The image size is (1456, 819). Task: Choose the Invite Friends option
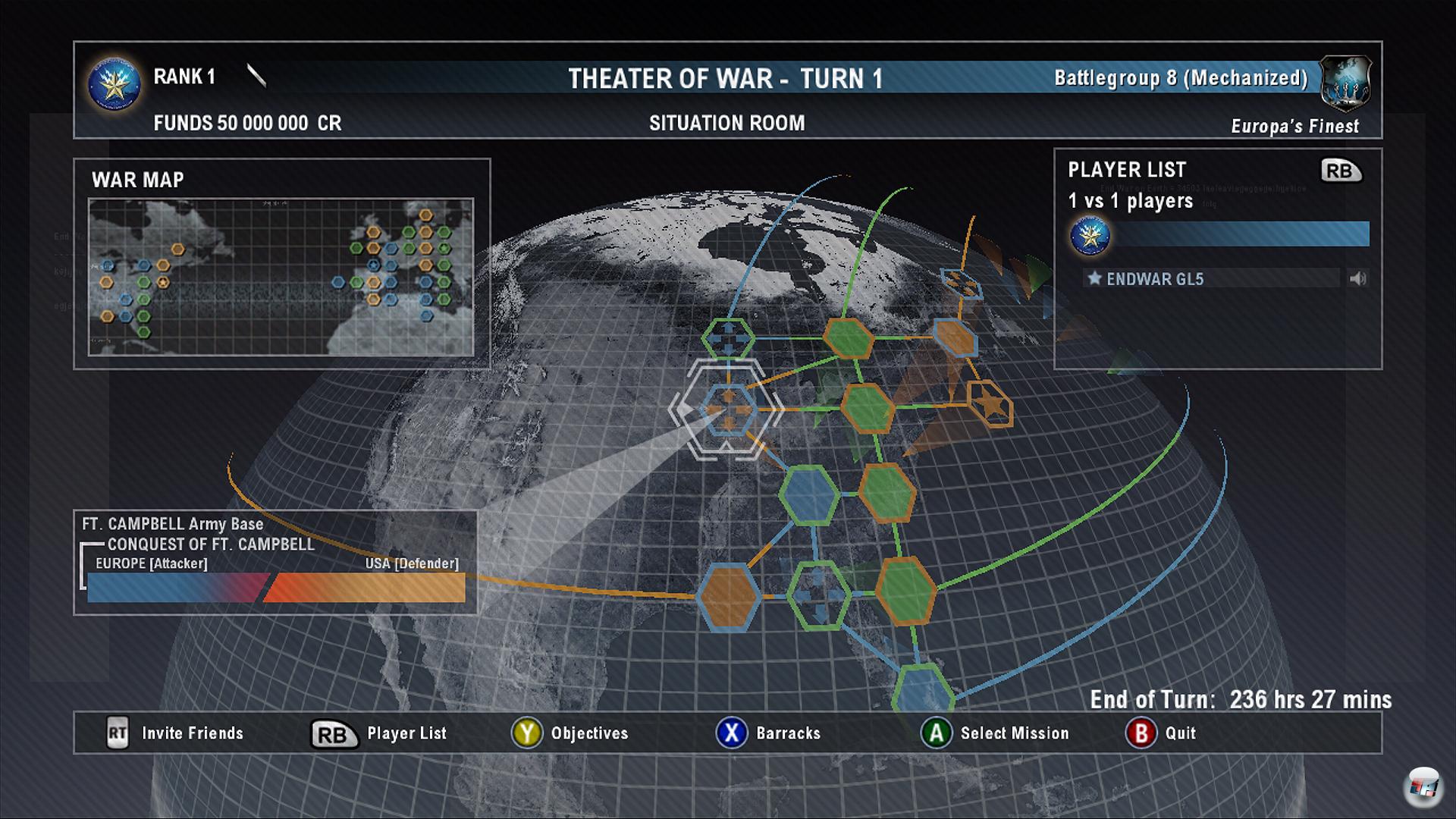tap(175, 733)
